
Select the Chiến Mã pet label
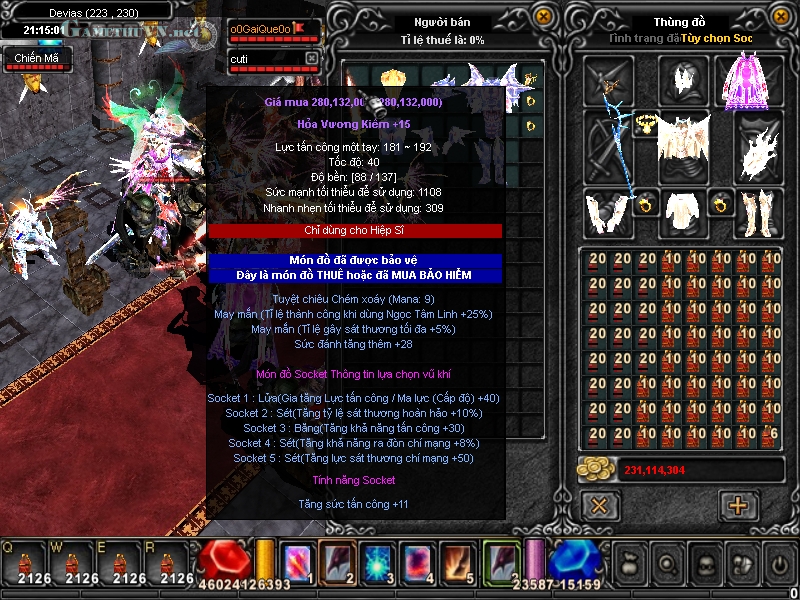(36, 59)
